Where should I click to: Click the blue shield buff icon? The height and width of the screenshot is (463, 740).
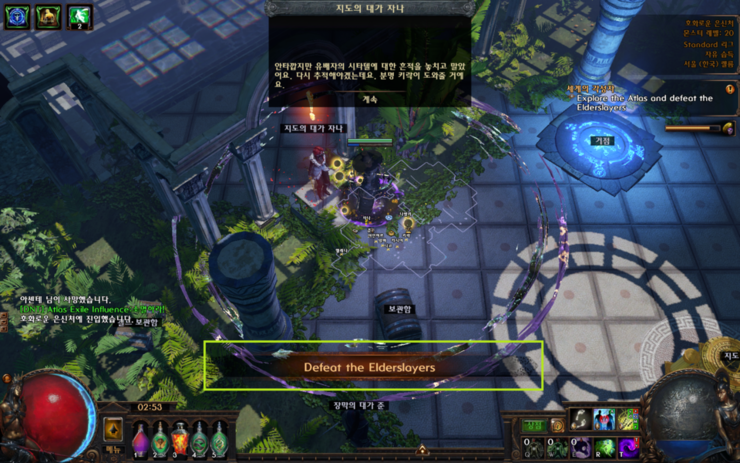(16, 16)
